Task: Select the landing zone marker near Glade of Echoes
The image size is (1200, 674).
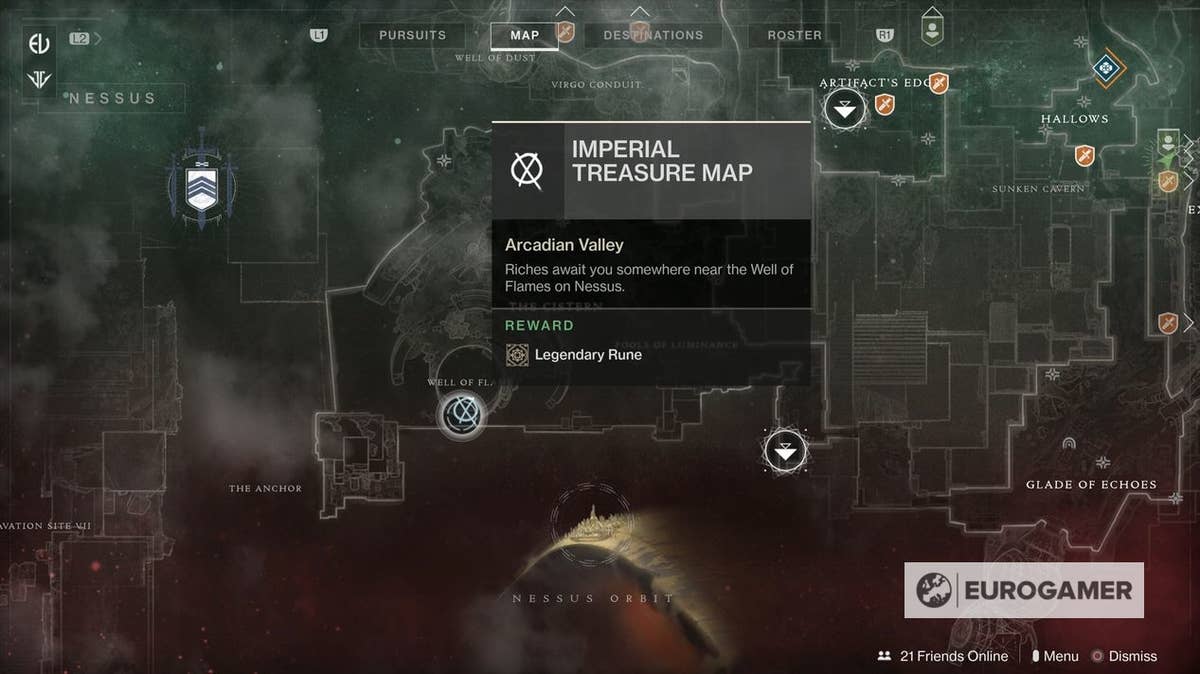Action: 785,451
